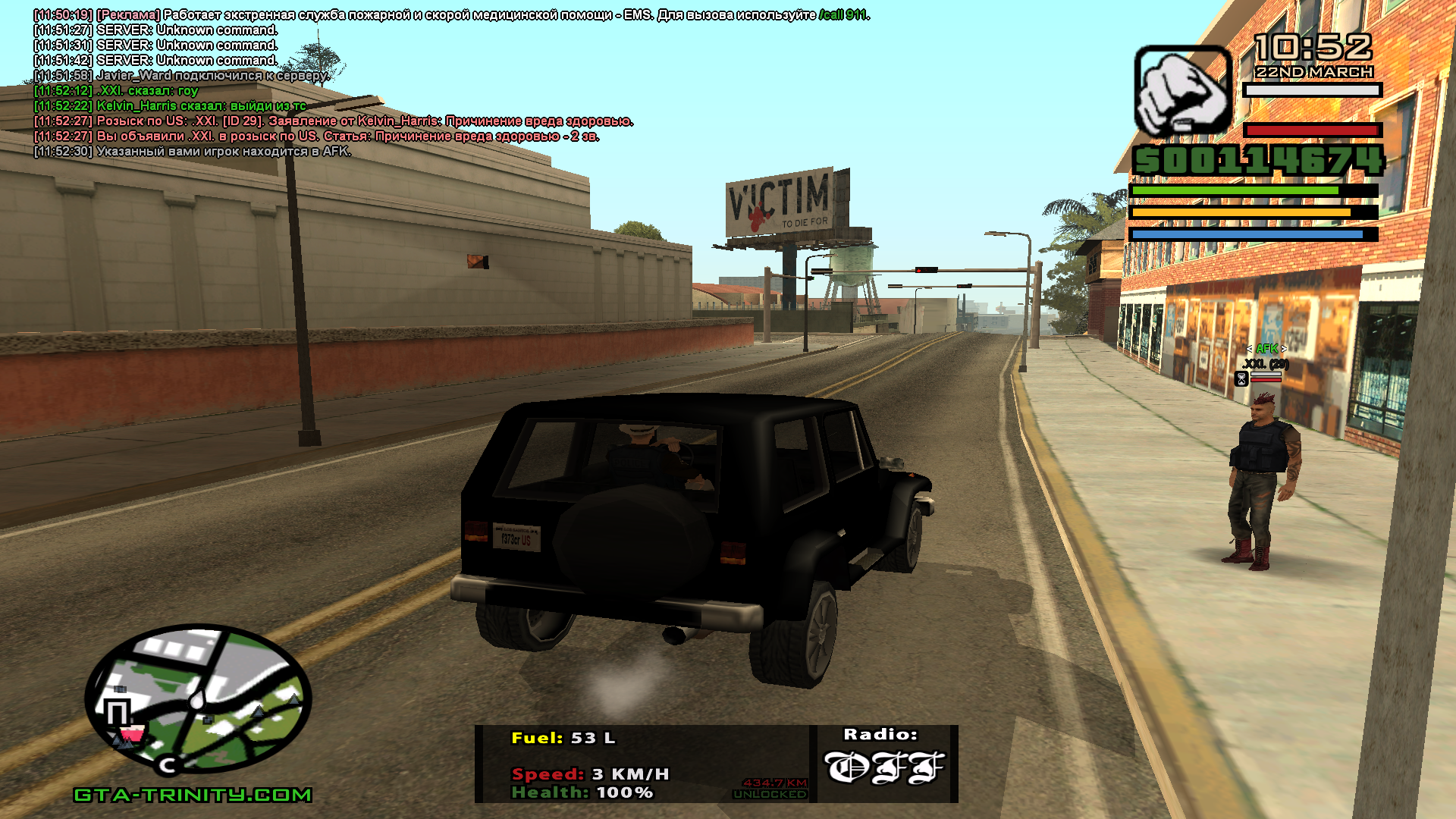Image resolution: width=1456 pixels, height=819 pixels.
Task: Select the .XXI. AFK player nametag
Action: click(x=1266, y=363)
